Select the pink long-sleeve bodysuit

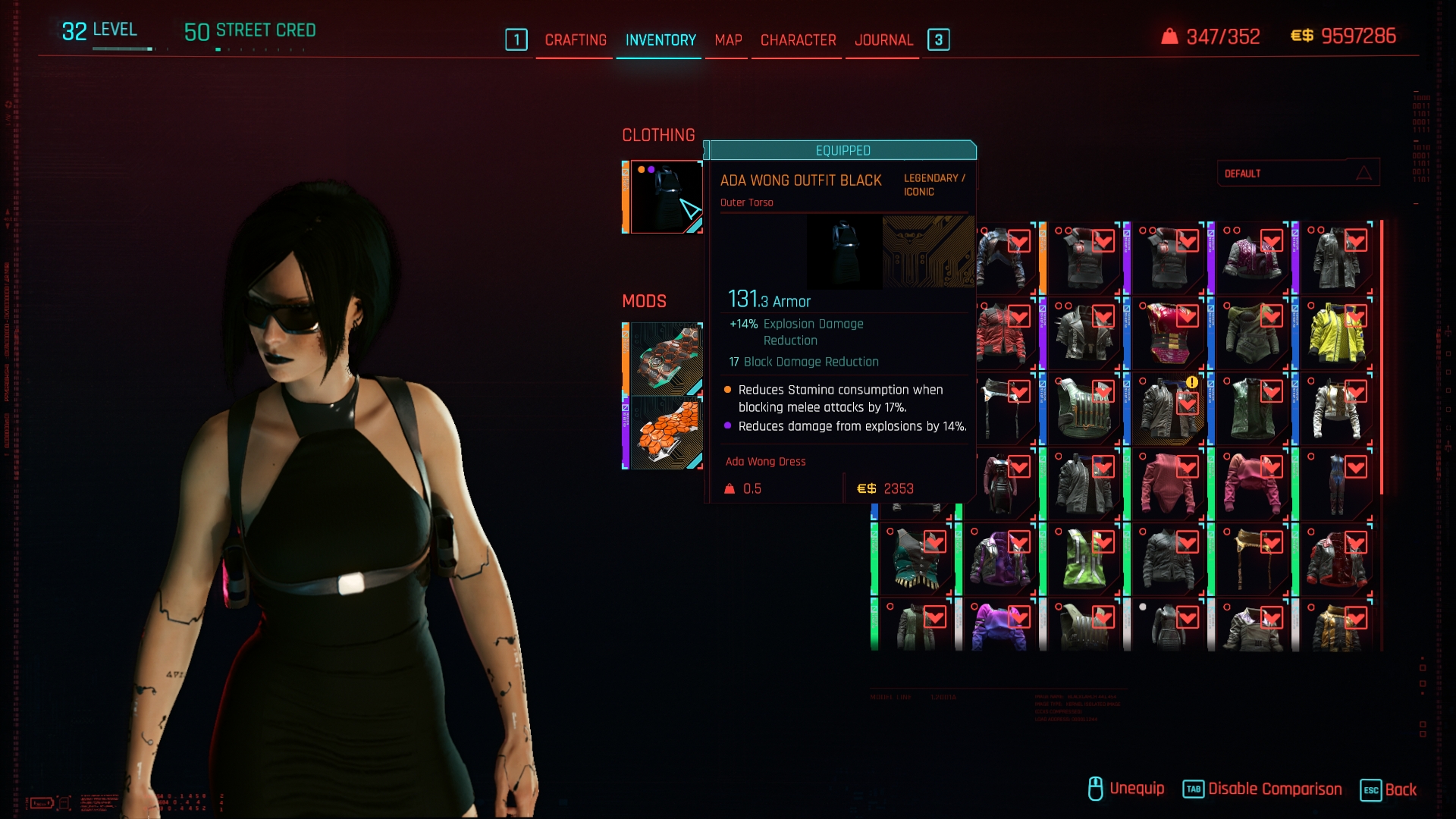pyautogui.click(x=1168, y=484)
